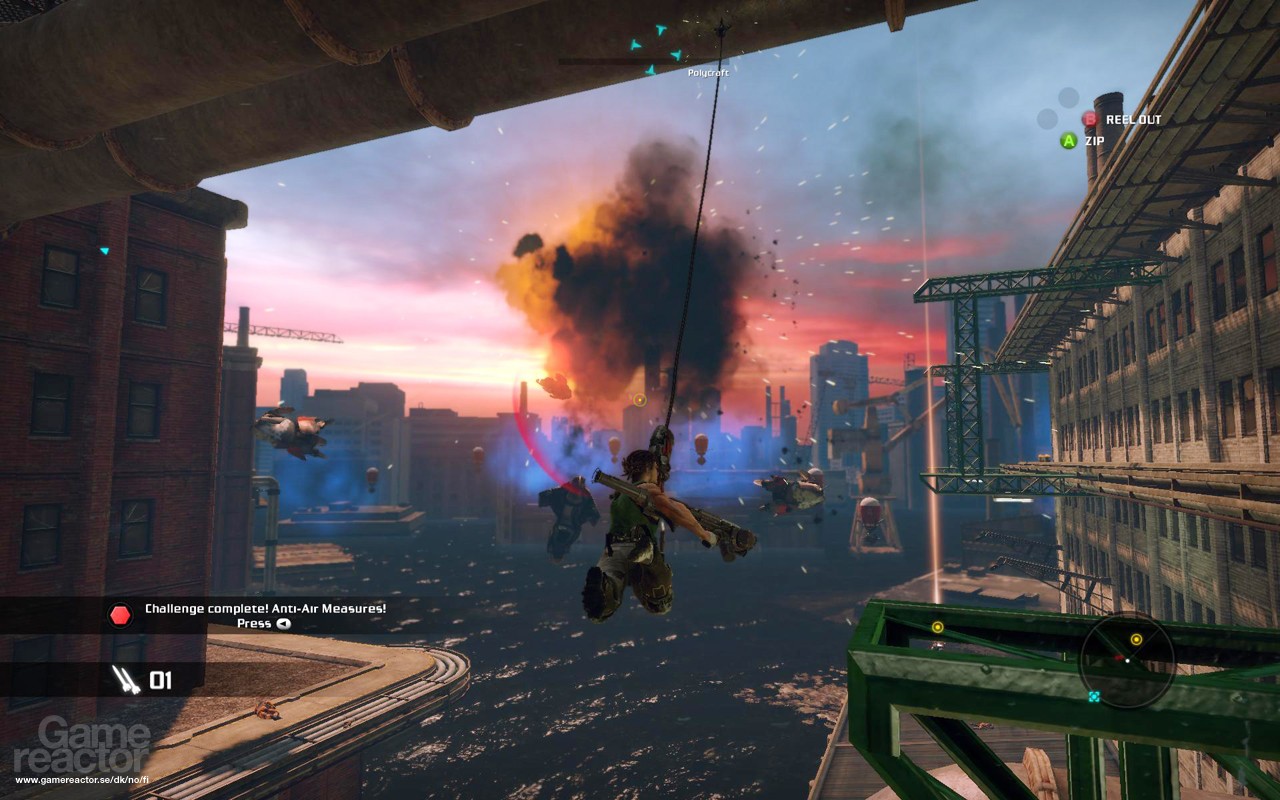Click the cyan arrow indicator near the top
Image resolution: width=1280 pixels, height=800 pixels.
pos(661,29)
